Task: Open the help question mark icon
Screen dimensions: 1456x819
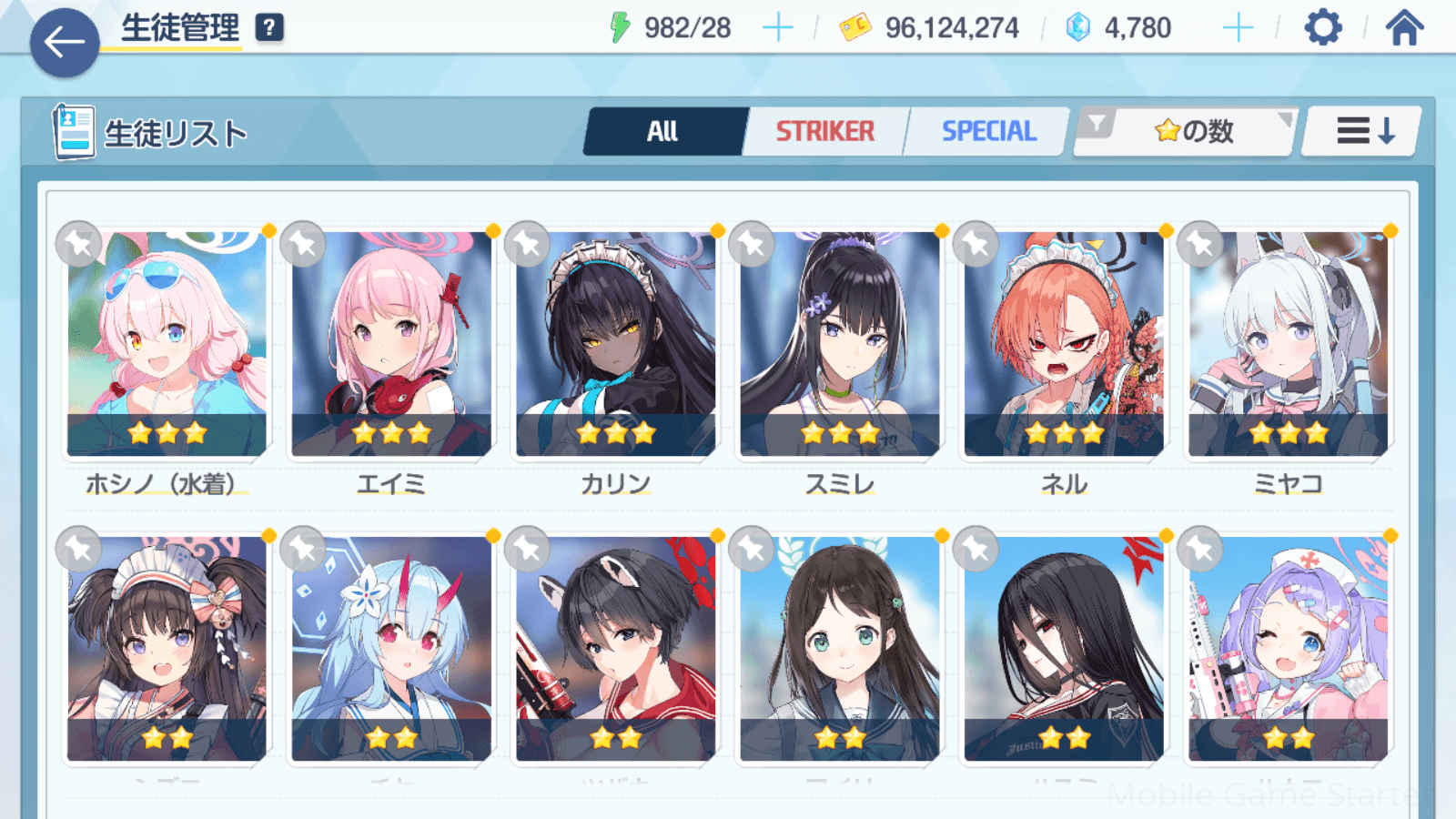Action: point(268,28)
